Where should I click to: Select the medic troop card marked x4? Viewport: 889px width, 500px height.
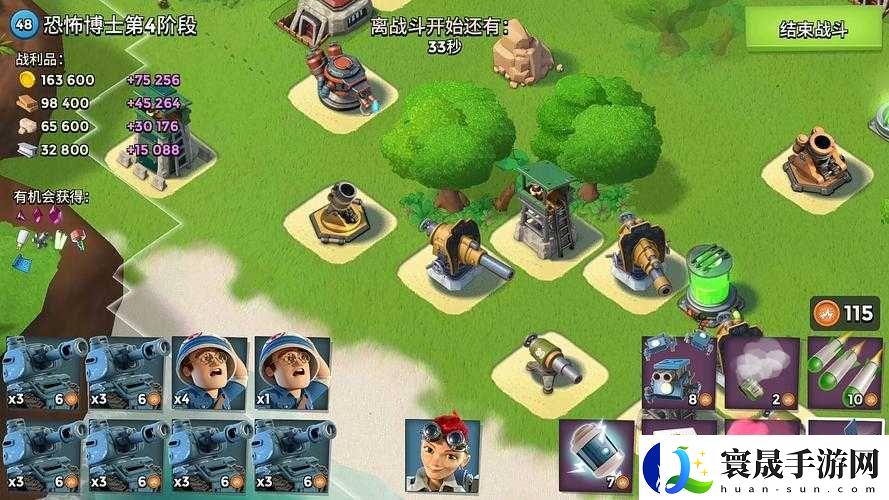point(209,372)
